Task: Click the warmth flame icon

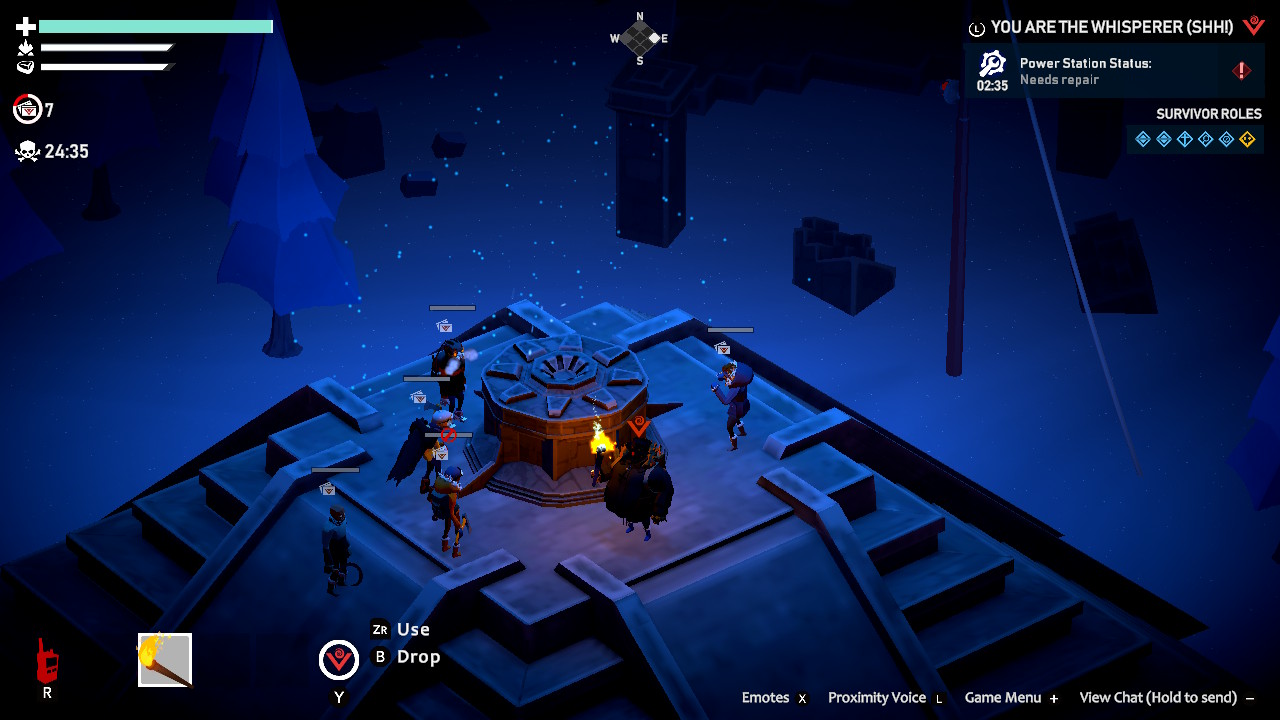Action: (26, 47)
